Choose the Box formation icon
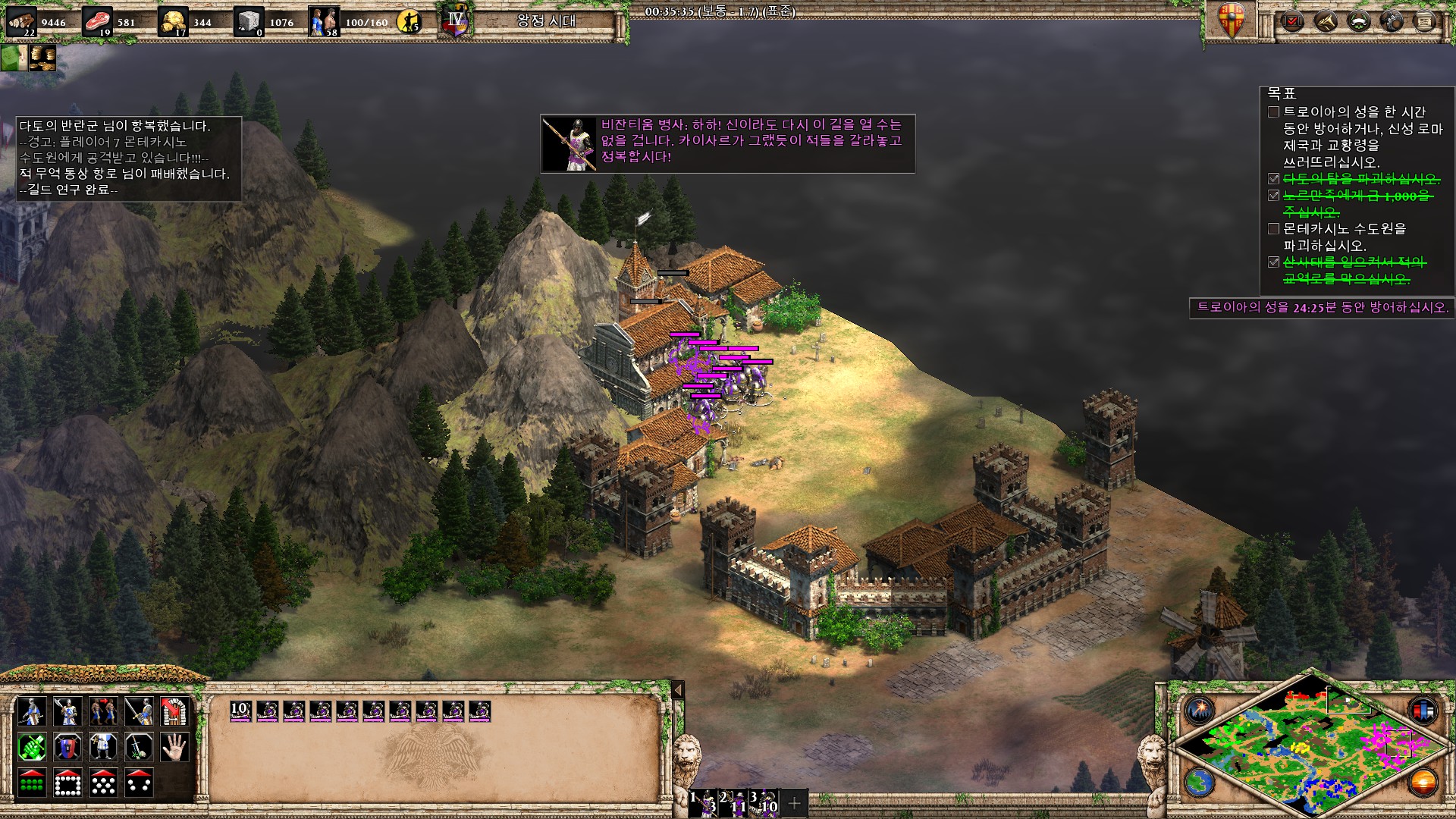This screenshot has height=819, width=1456. click(67, 783)
